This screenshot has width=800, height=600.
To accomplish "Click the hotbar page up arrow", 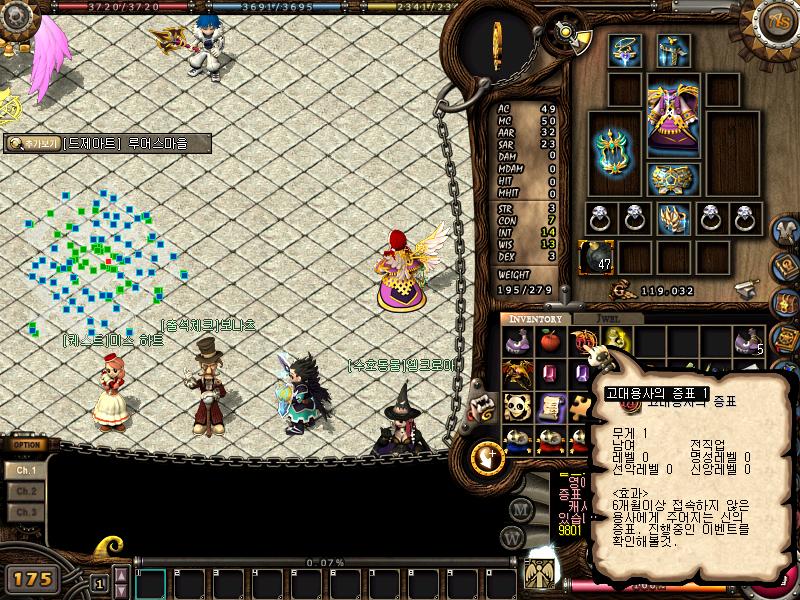I will [x=121, y=573].
